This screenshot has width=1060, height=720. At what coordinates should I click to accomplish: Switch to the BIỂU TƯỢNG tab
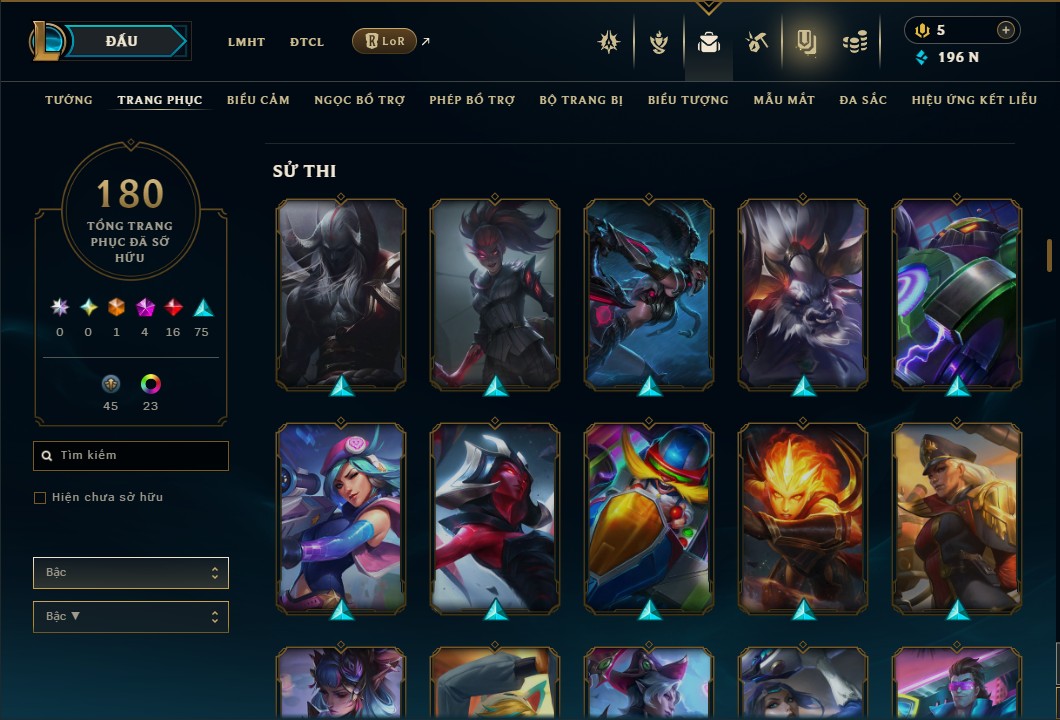point(688,100)
